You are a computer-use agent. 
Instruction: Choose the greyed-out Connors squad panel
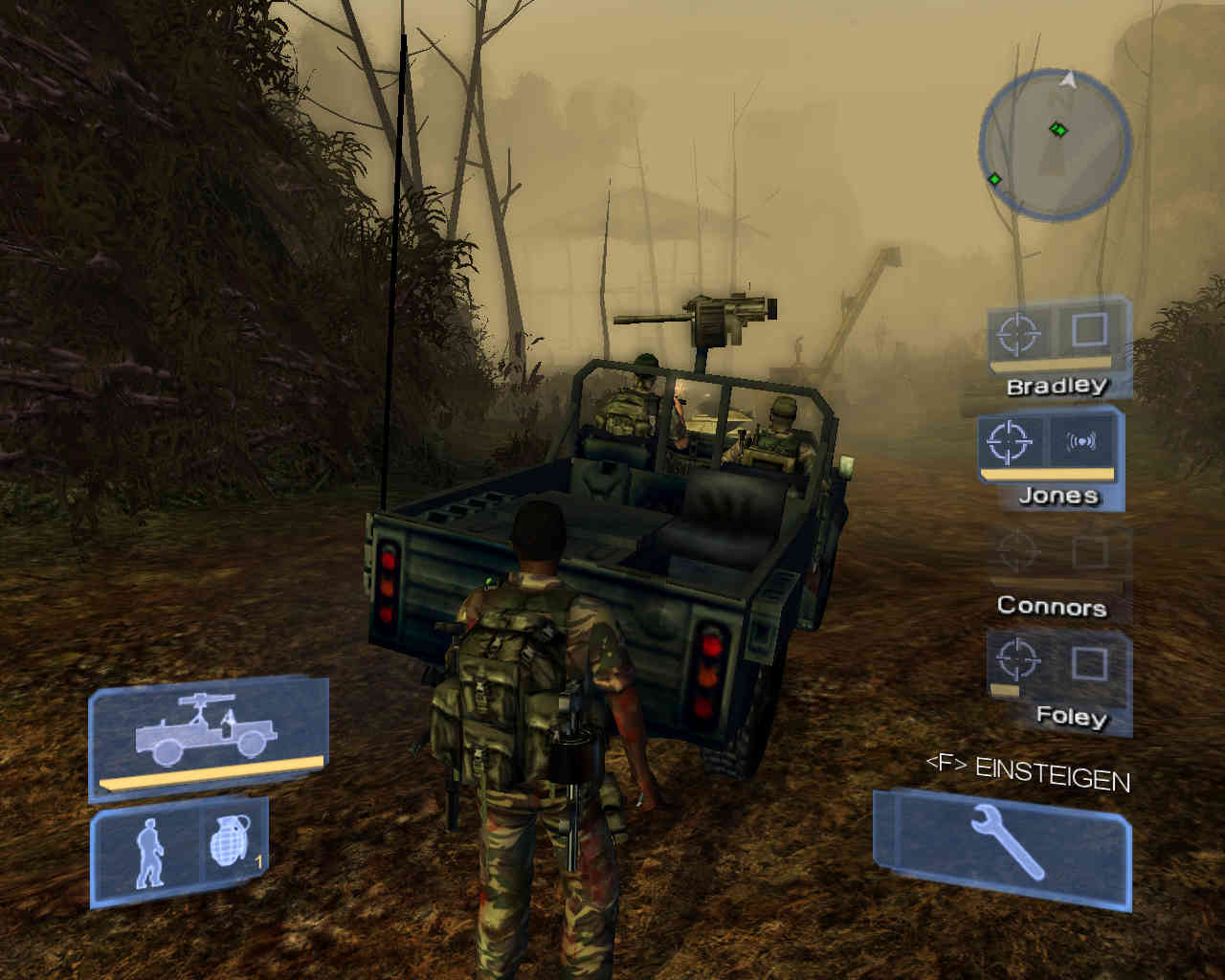pyautogui.click(x=1057, y=571)
